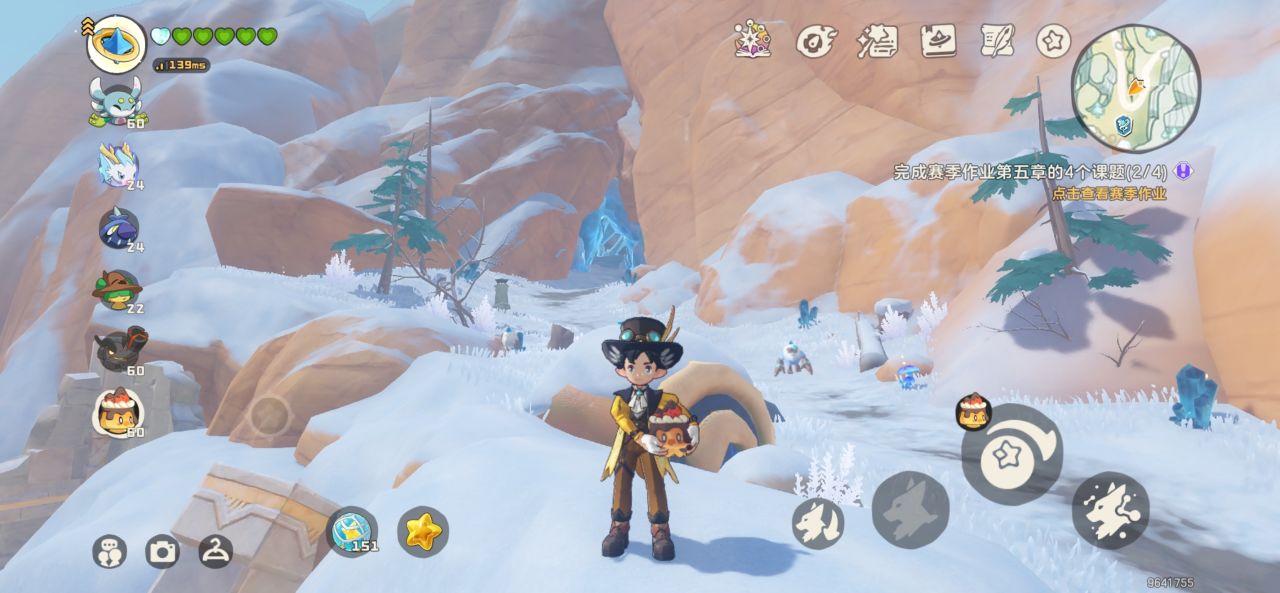
Task: Click the round star badge icon
Action: point(1053,41)
